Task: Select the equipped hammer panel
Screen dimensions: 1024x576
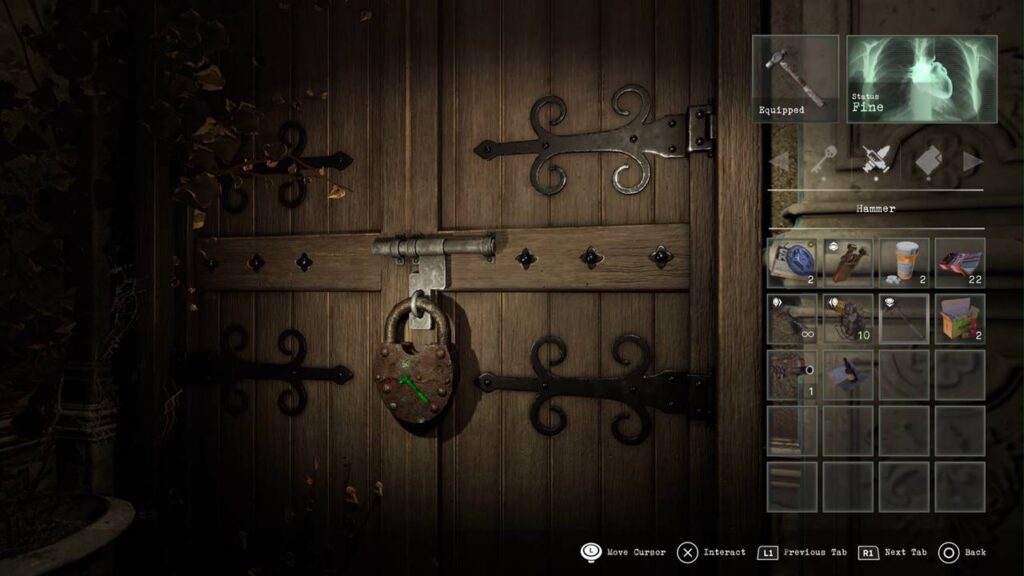Action: (x=795, y=78)
